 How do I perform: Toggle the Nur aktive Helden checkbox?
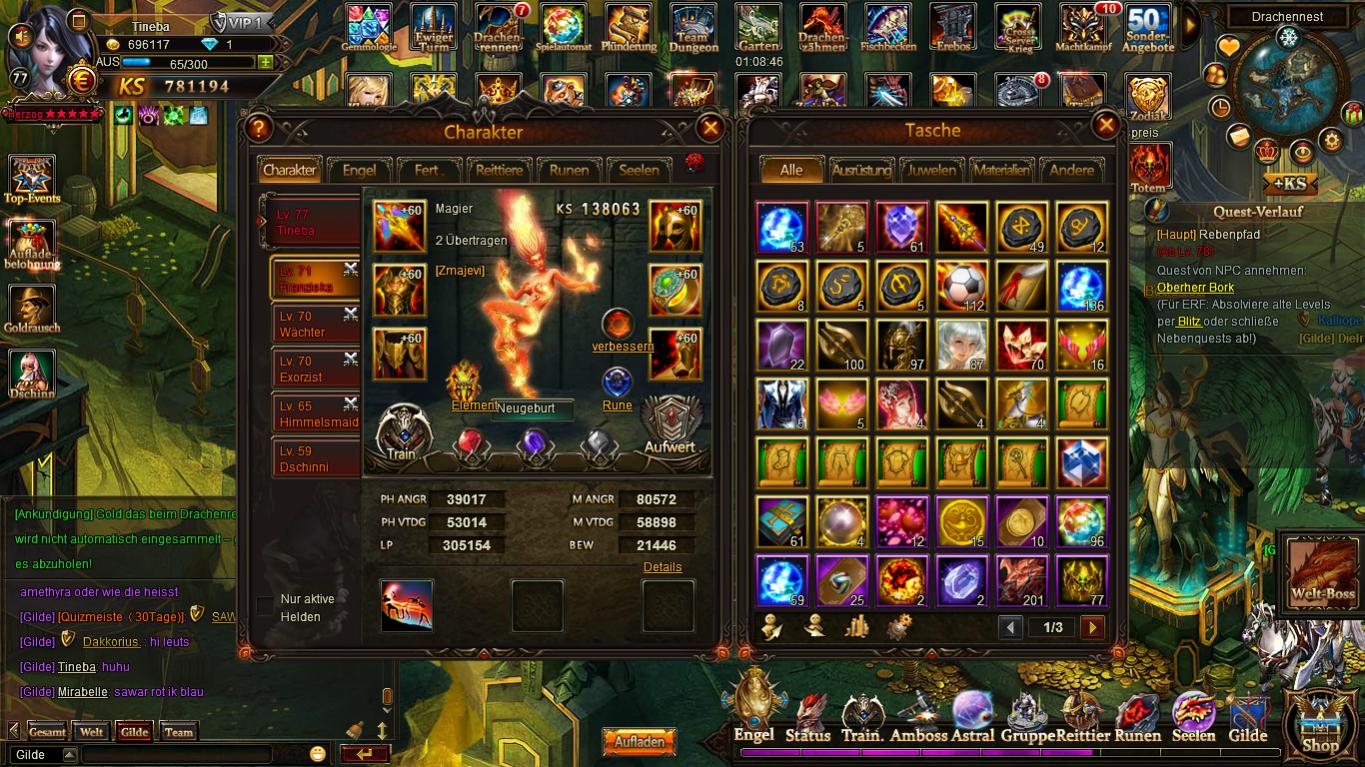coord(265,606)
